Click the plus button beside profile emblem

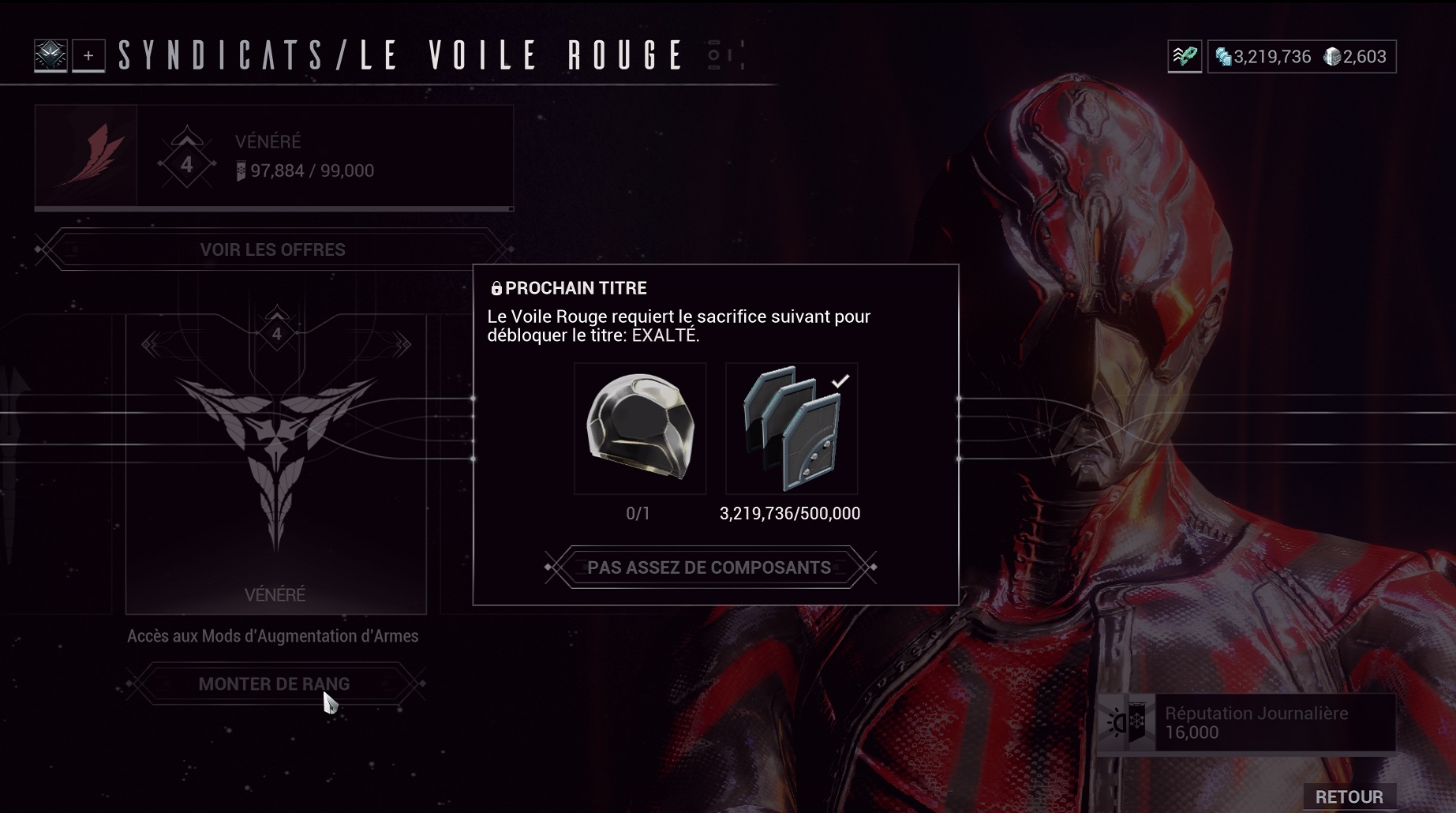tap(88, 56)
